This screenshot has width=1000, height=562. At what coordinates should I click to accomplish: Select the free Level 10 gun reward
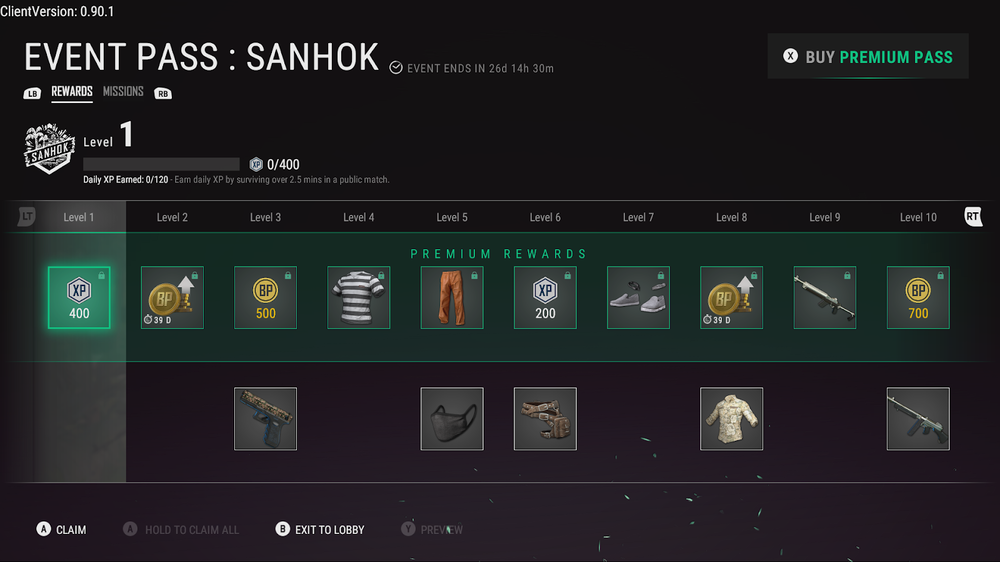click(918, 419)
